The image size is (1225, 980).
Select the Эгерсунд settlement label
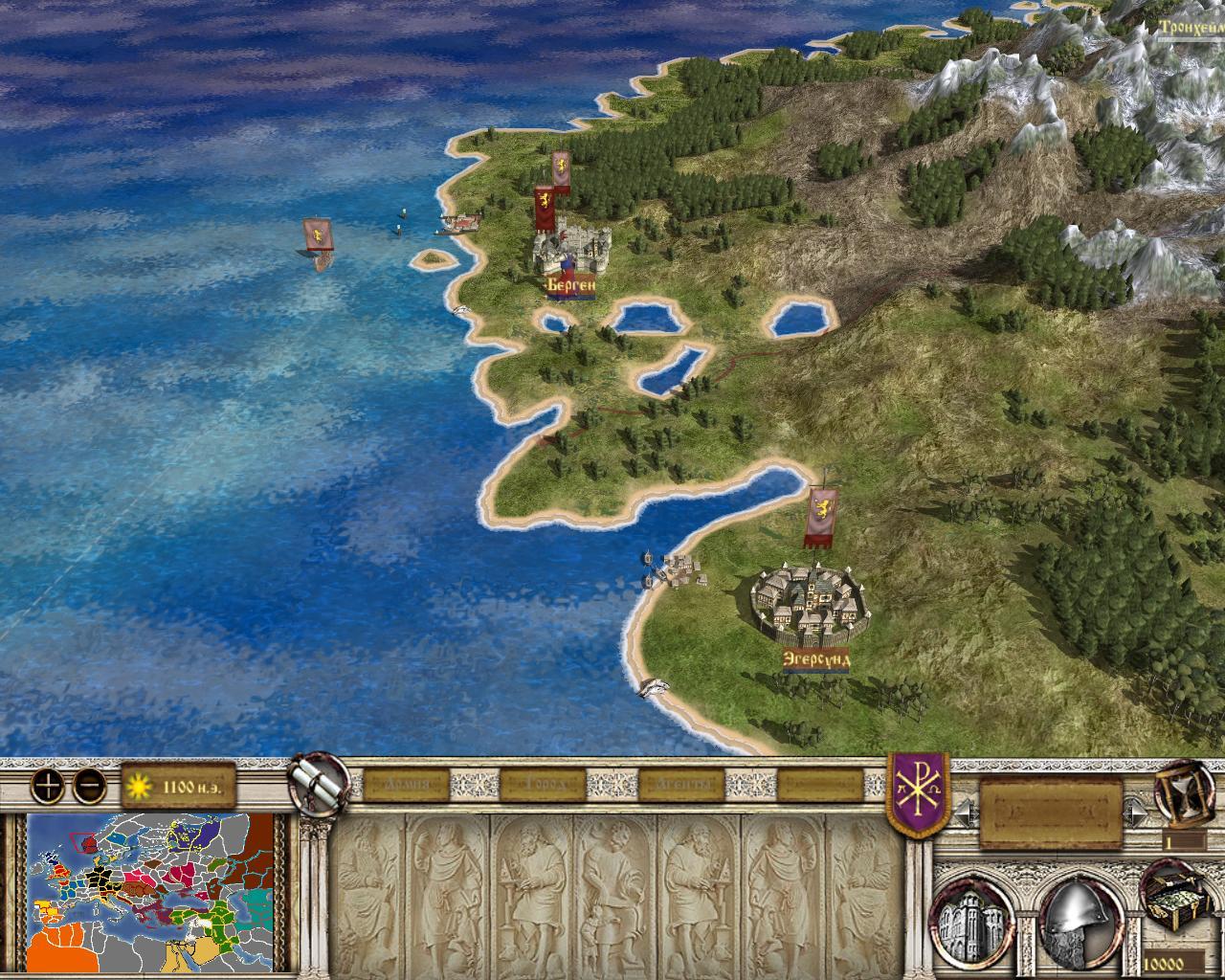(815, 659)
